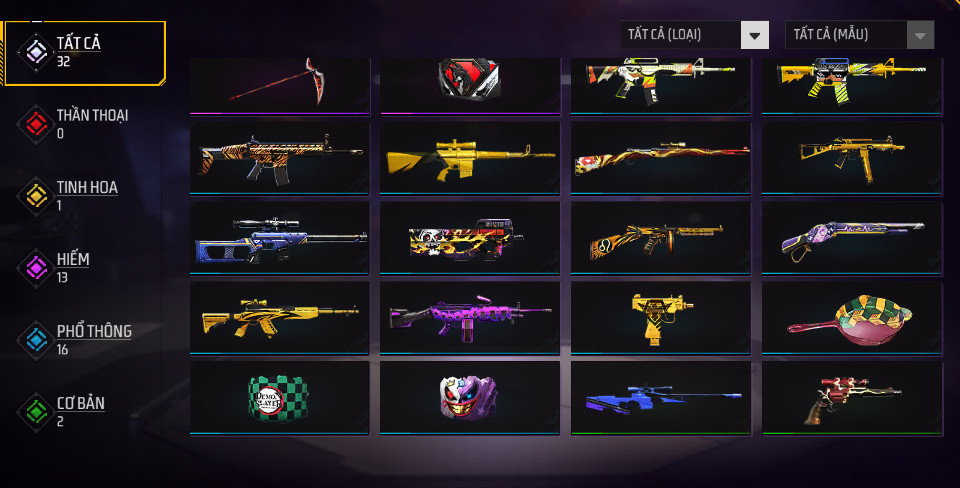This screenshot has width=960, height=488.
Task: Pick the golden Uzi pistol skin
Action: [x=661, y=317]
